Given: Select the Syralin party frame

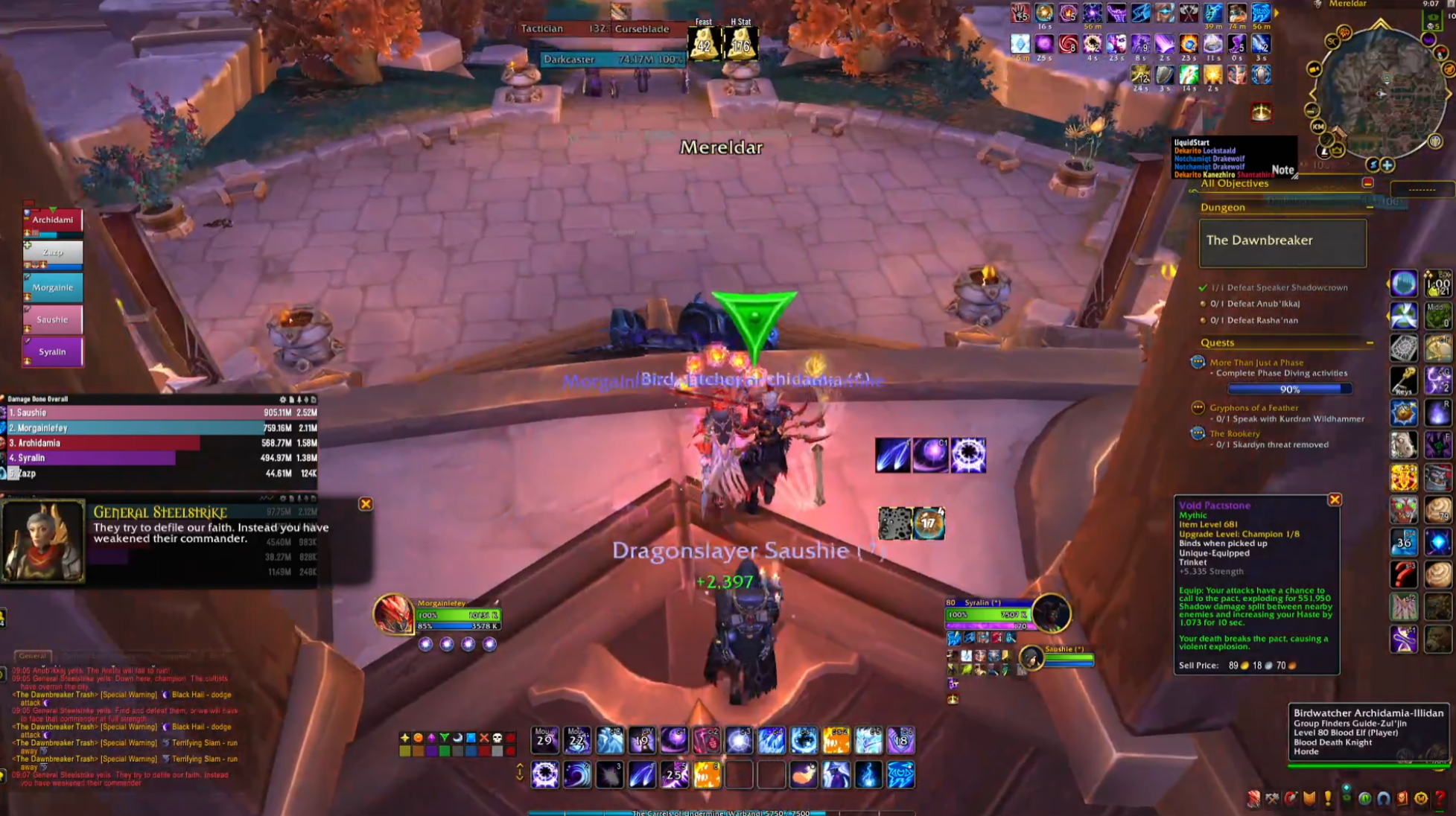Looking at the screenshot, I should 52,351.
